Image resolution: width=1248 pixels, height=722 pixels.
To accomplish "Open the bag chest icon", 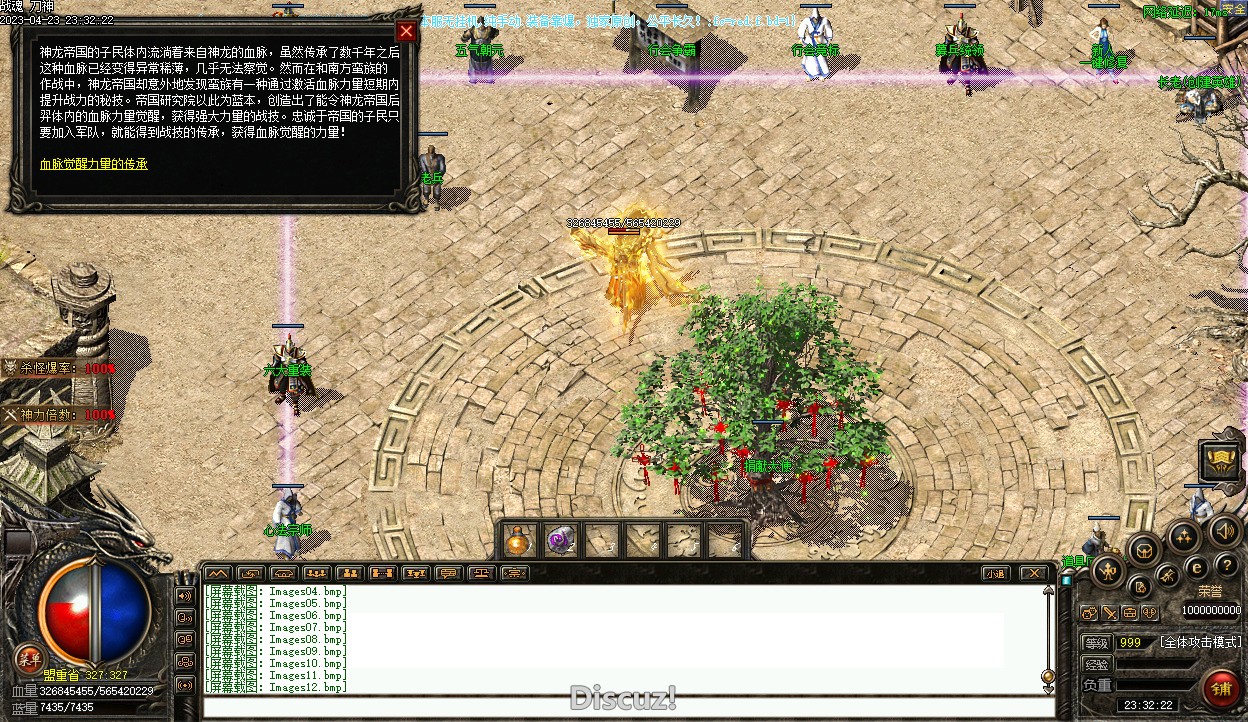I will point(1144,548).
